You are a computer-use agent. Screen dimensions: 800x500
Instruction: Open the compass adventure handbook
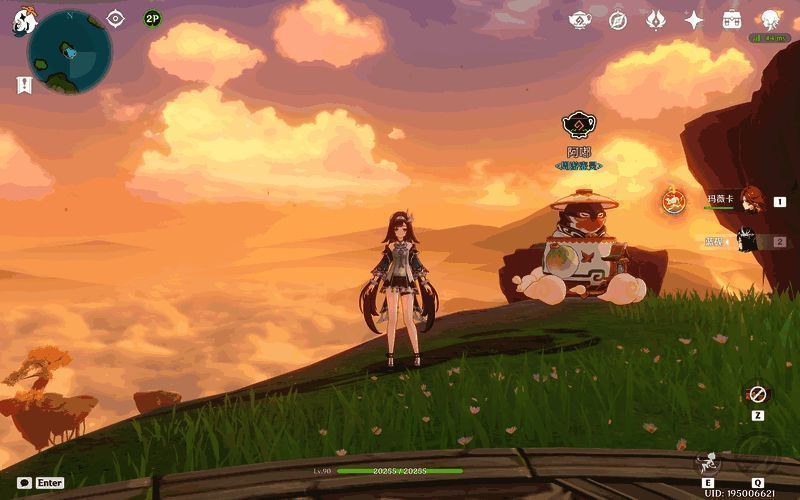click(618, 20)
